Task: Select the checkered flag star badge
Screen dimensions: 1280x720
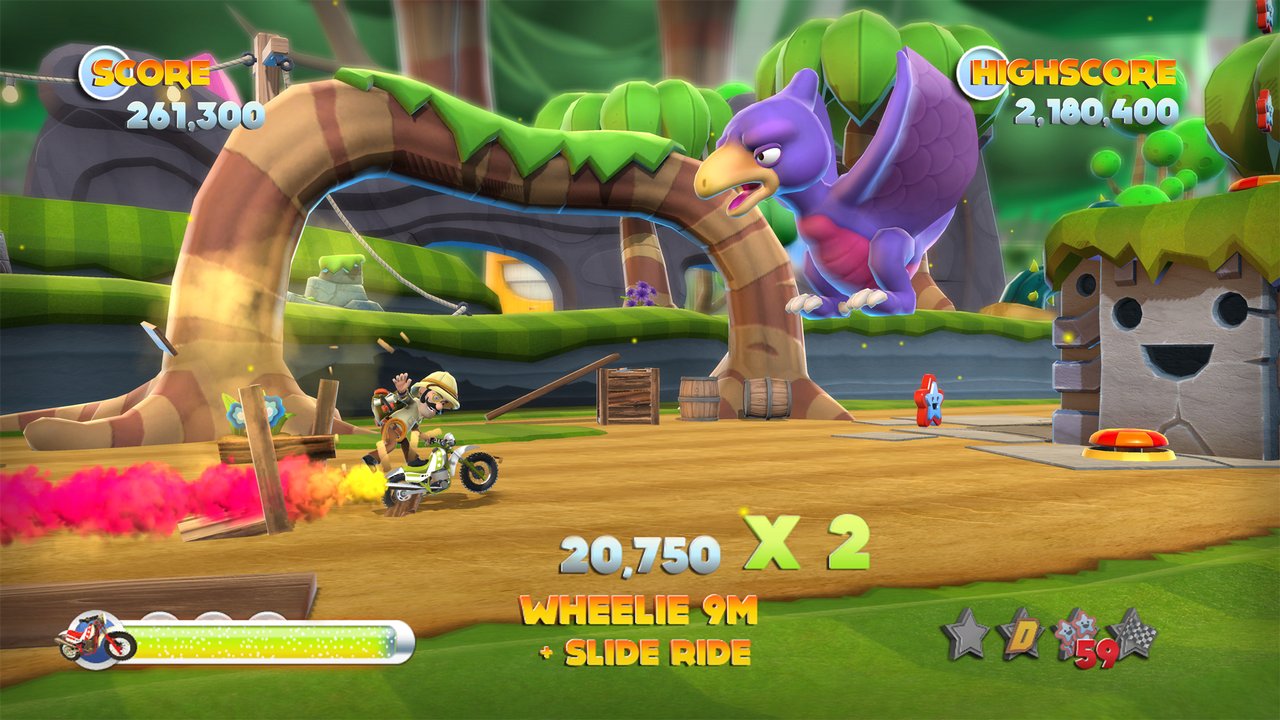Action: 1130,633
